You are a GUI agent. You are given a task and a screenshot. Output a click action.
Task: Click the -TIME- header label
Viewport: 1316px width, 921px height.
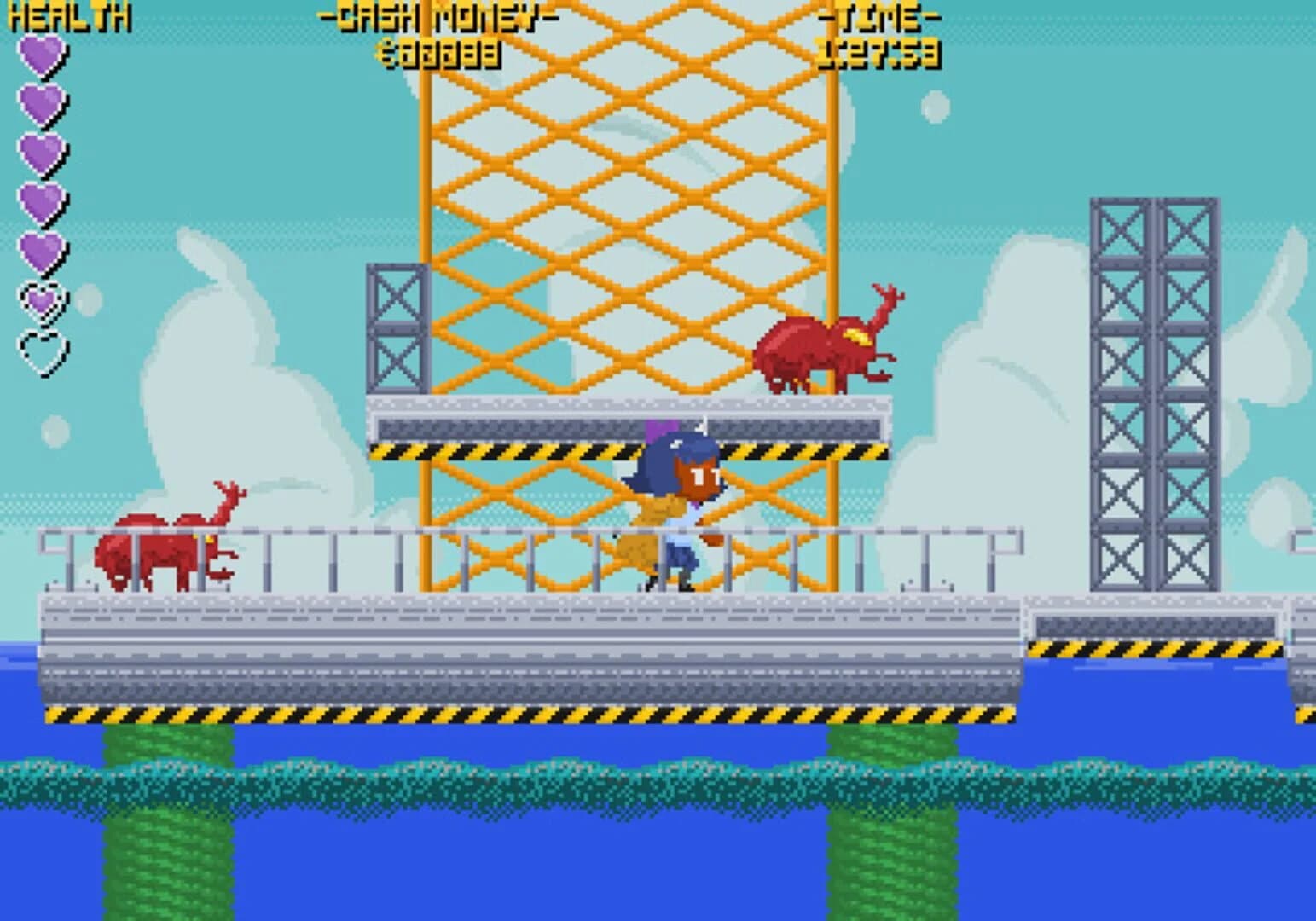click(882, 19)
